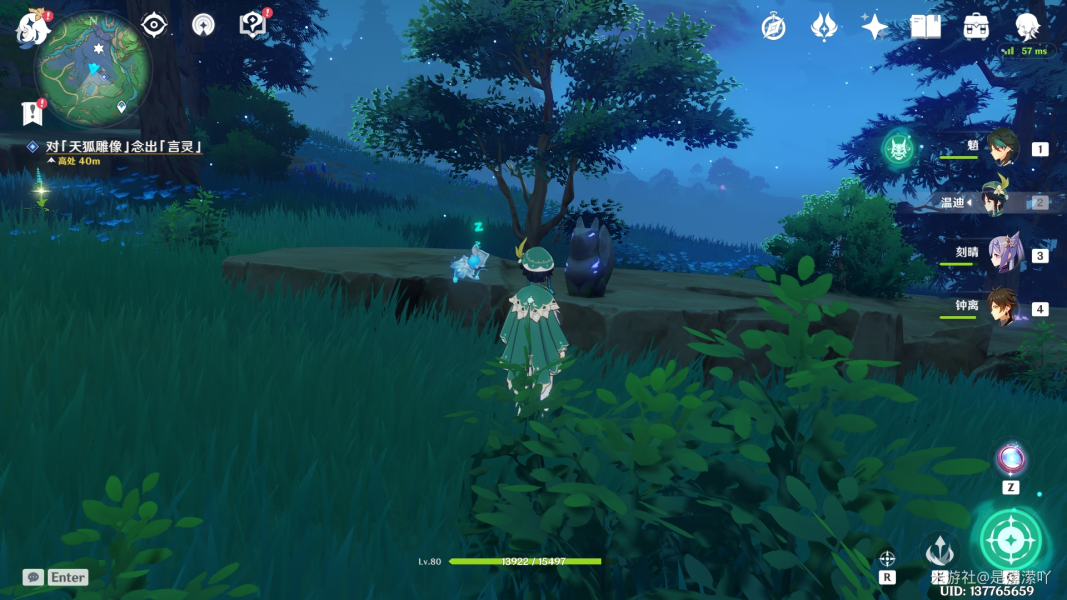Toggle the elemental sight eye icon
Screen dimensions: 1067x600
[154, 25]
